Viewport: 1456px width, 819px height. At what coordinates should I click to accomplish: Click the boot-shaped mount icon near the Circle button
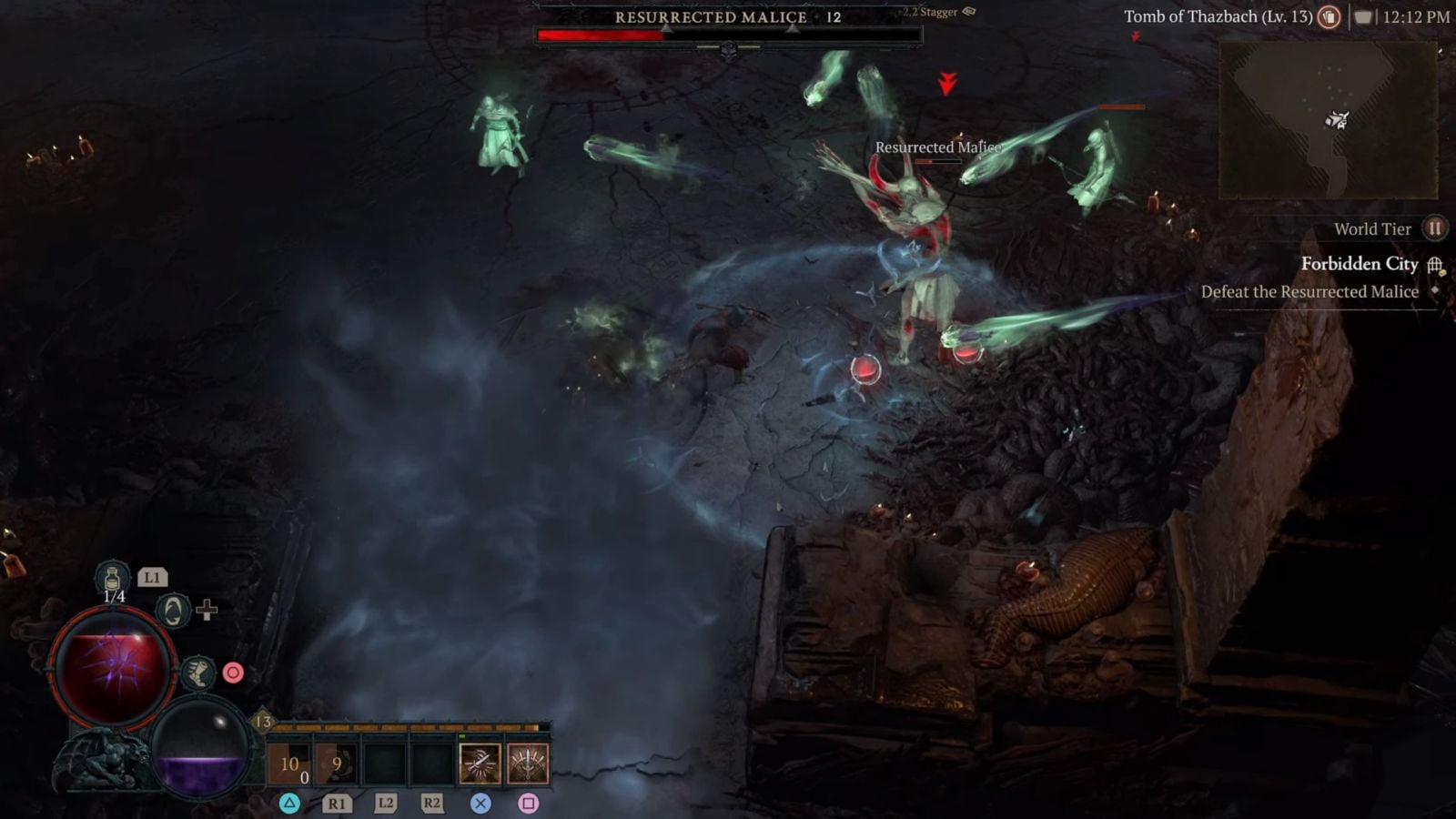coord(198,672)
